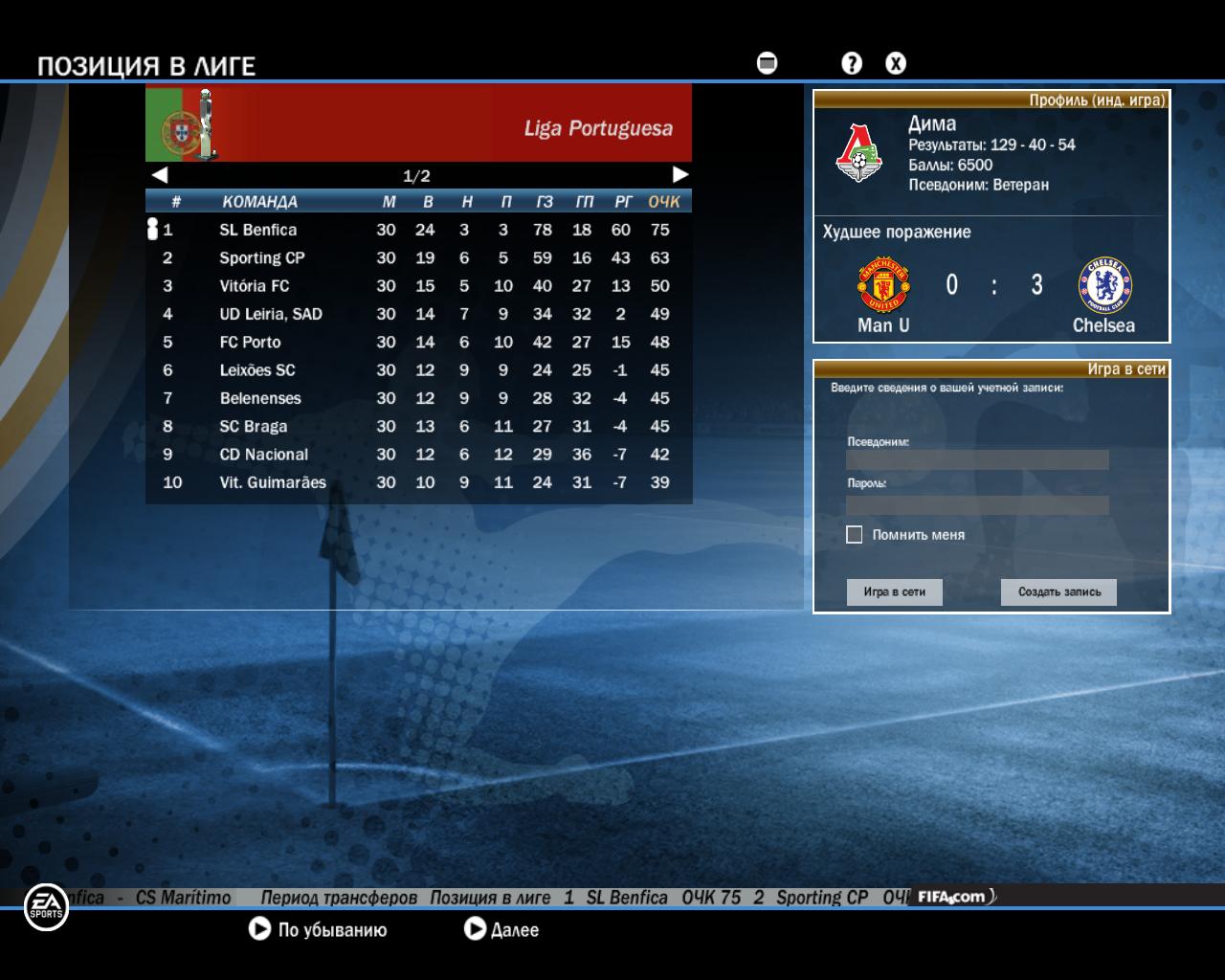Click the Создать запись button
1225x980 pixels.
pyautogui.click(x=1058, y=592)
